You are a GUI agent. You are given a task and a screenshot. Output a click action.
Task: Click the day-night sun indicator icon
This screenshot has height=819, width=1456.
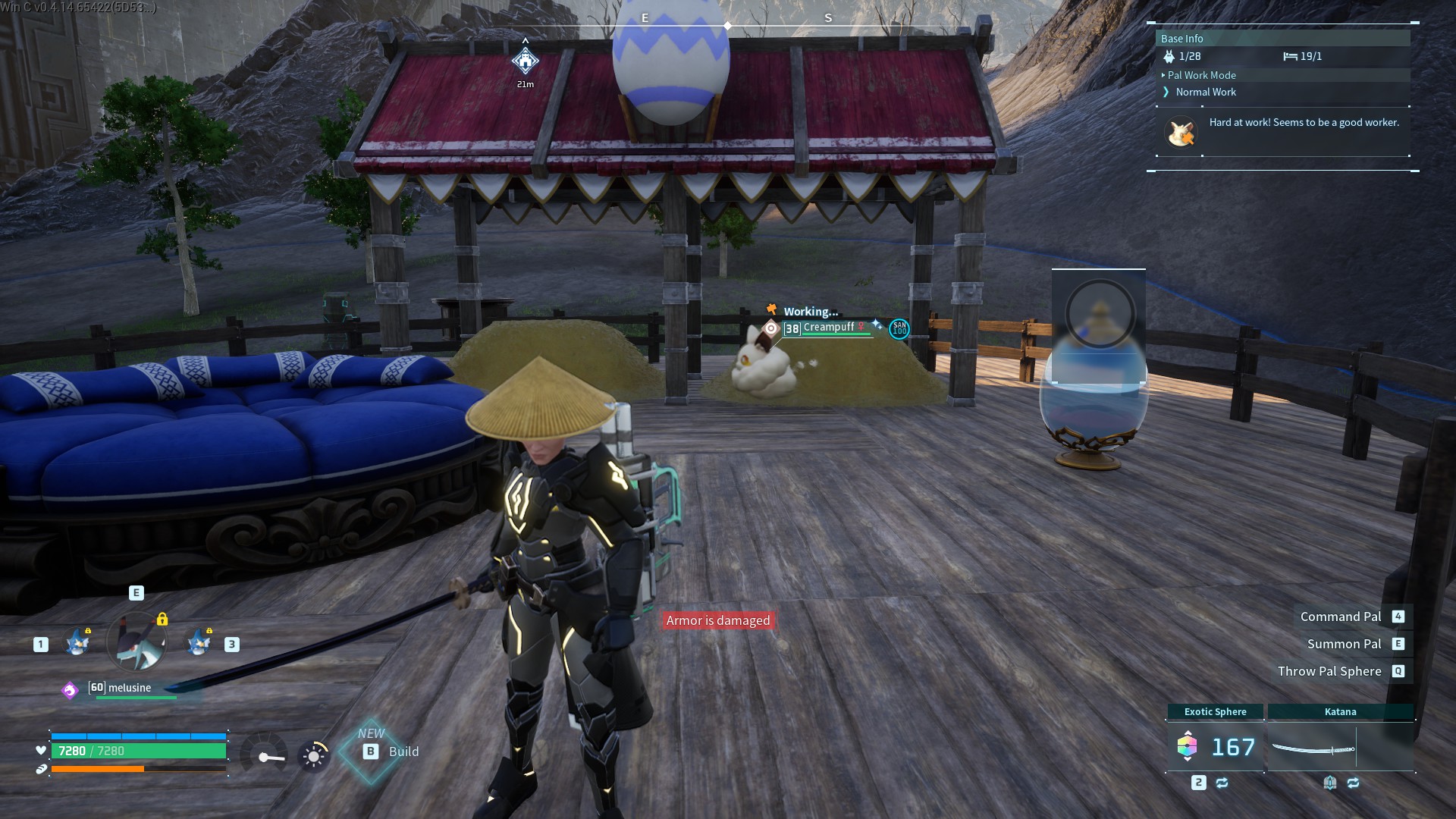(313, 756)
